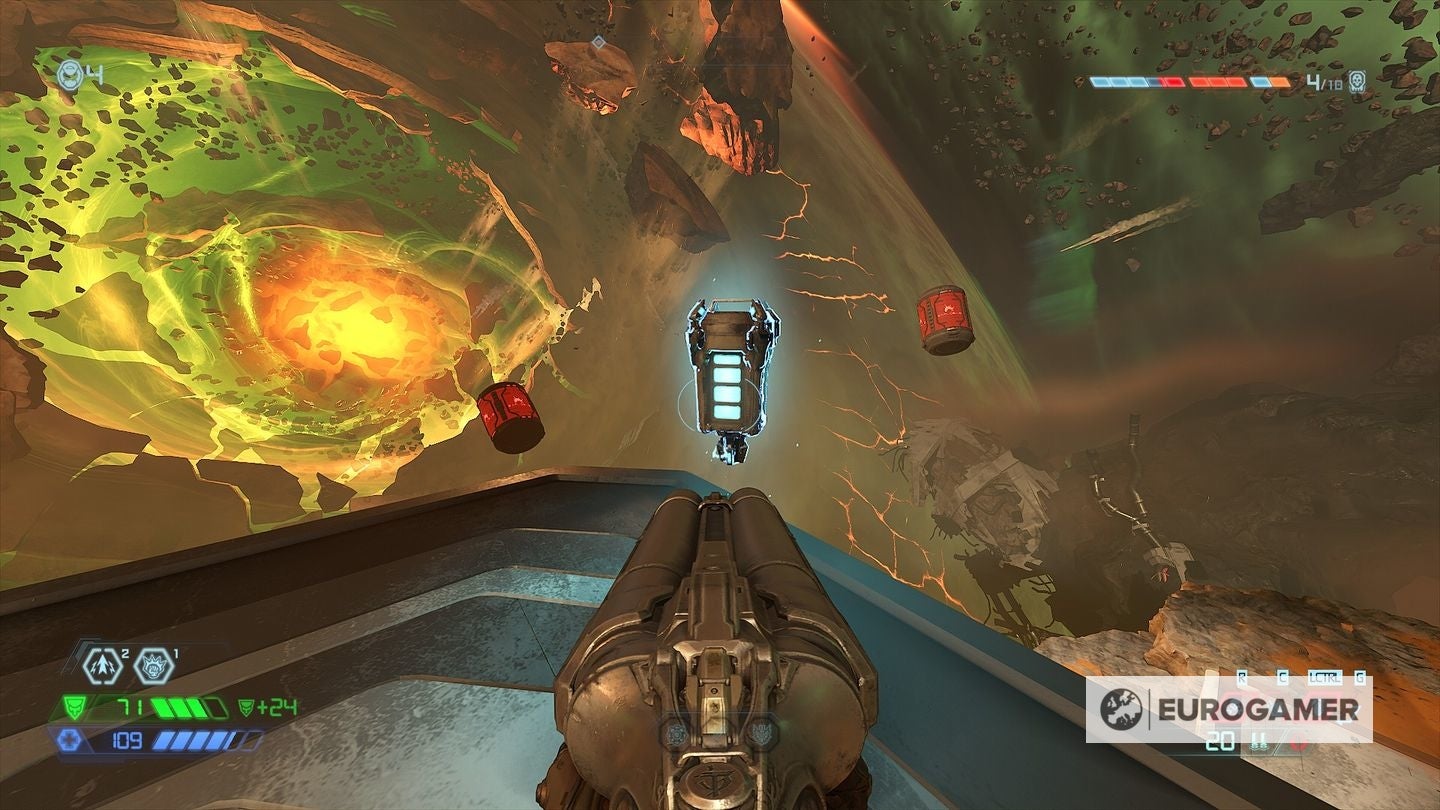Select the flame belch equipment icon

154,665
